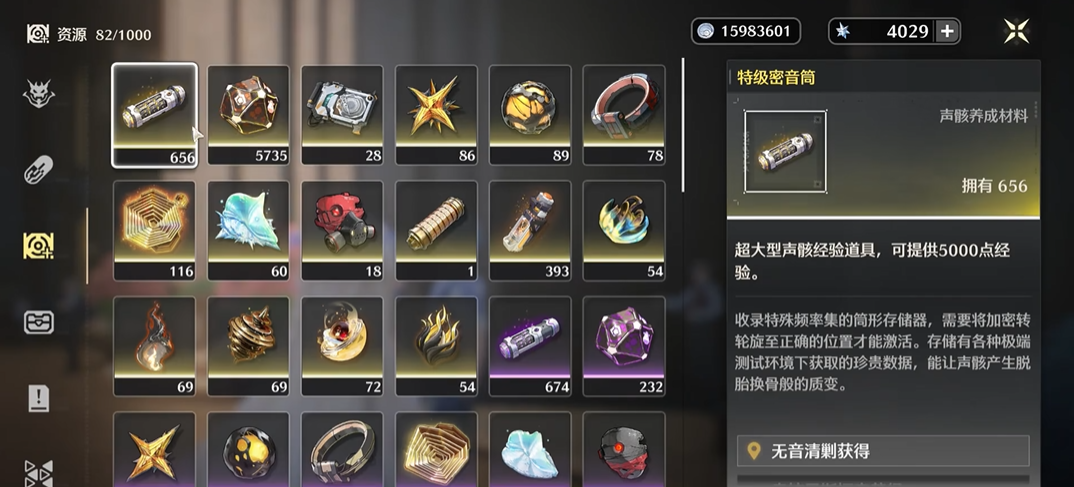This screenshot has height=487, width=1074.
Task: Pick the golden web item with 116
Action: pyautogui.click(x=154, y=229)
